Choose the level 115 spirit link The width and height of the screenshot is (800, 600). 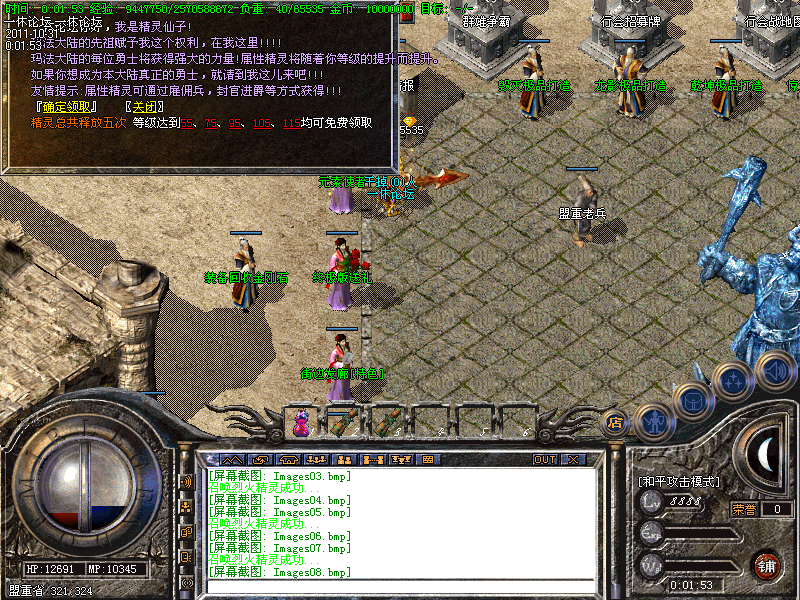click(x=291, y=123)
